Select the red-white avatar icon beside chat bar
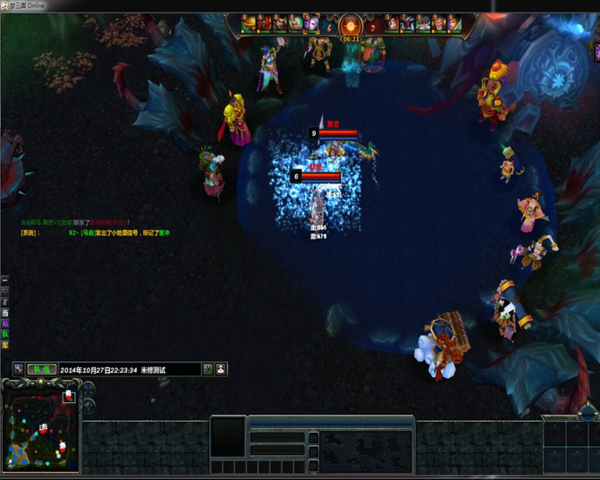 coord(221,369)
